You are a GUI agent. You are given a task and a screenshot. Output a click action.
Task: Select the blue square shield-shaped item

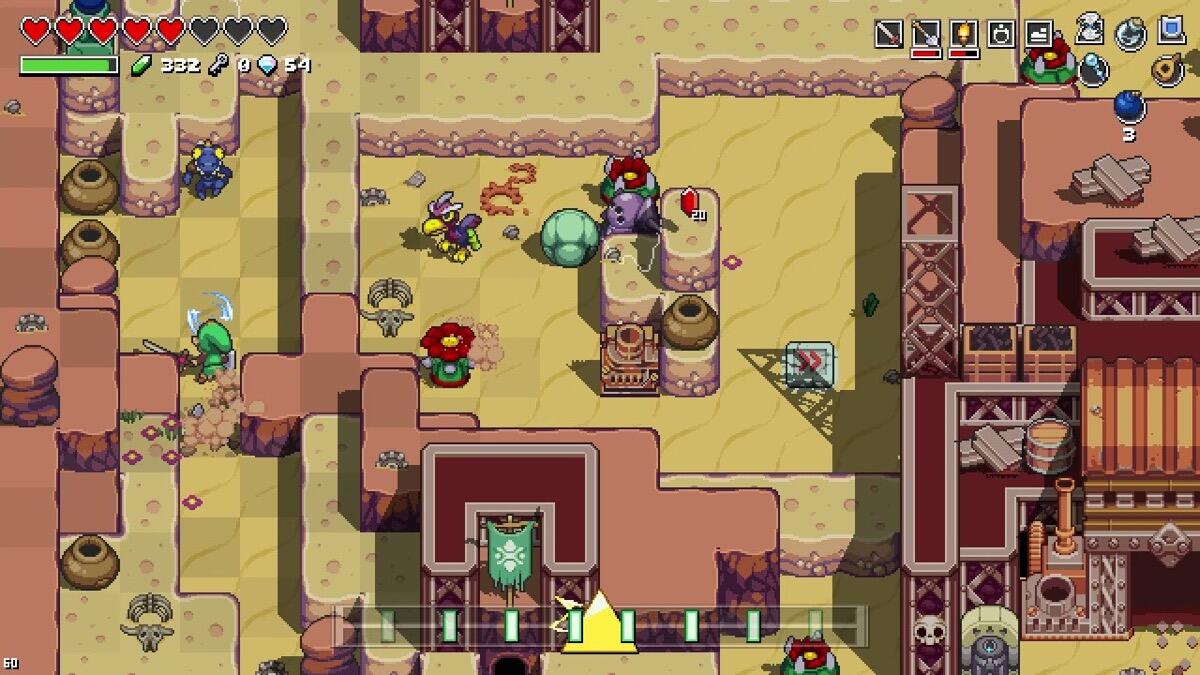[x=1172, y=30]
